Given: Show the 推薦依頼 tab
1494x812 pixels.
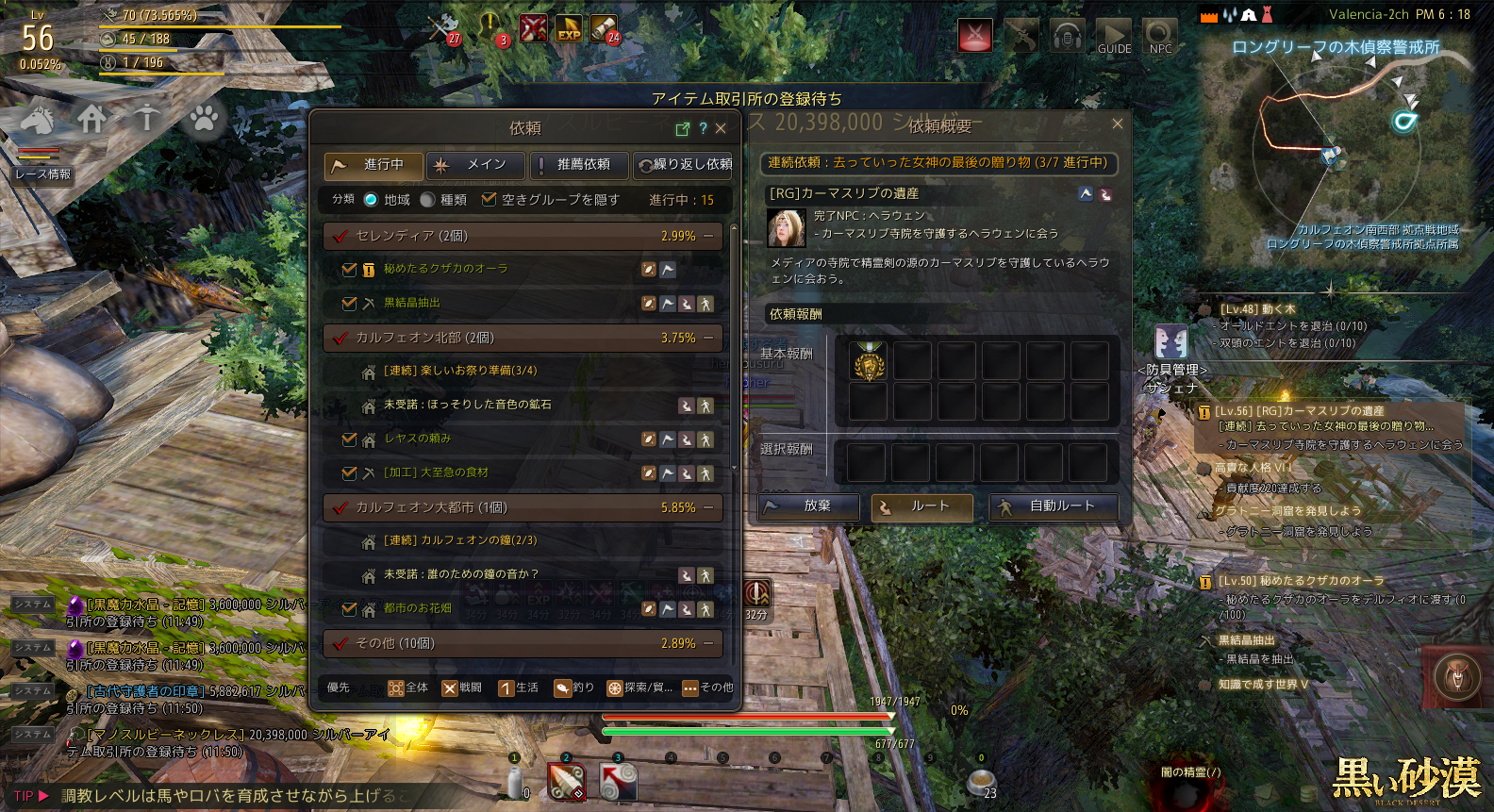Looking at the screenshot, I should [579, 165].
